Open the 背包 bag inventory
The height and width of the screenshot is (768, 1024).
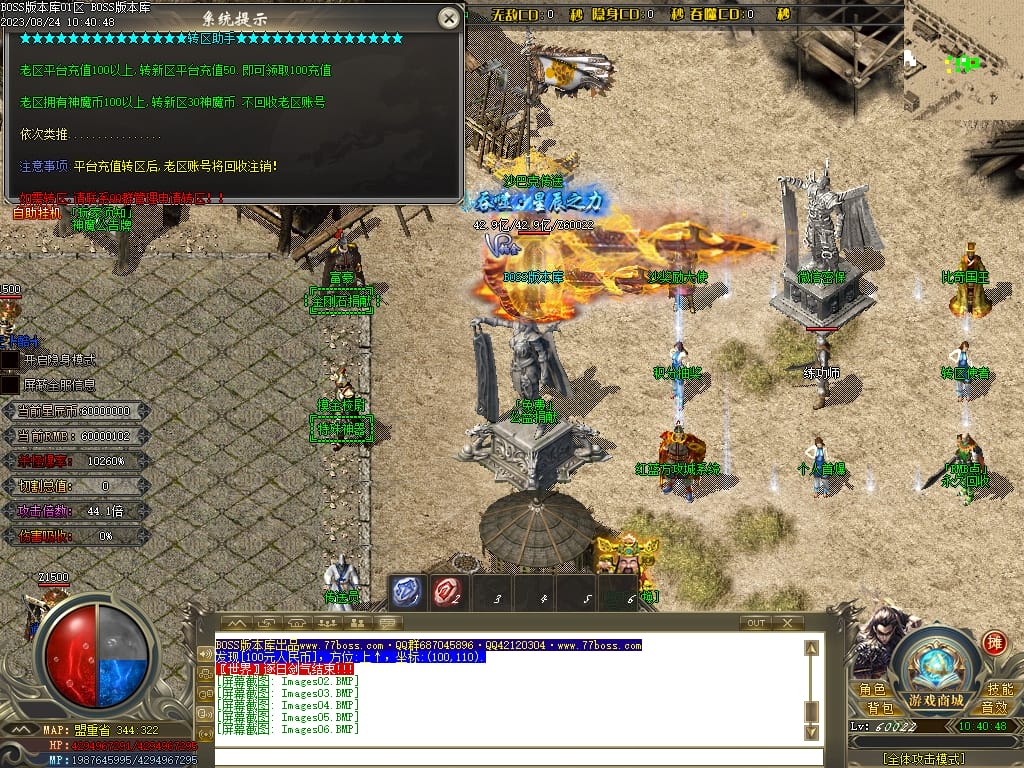point(881,708)
